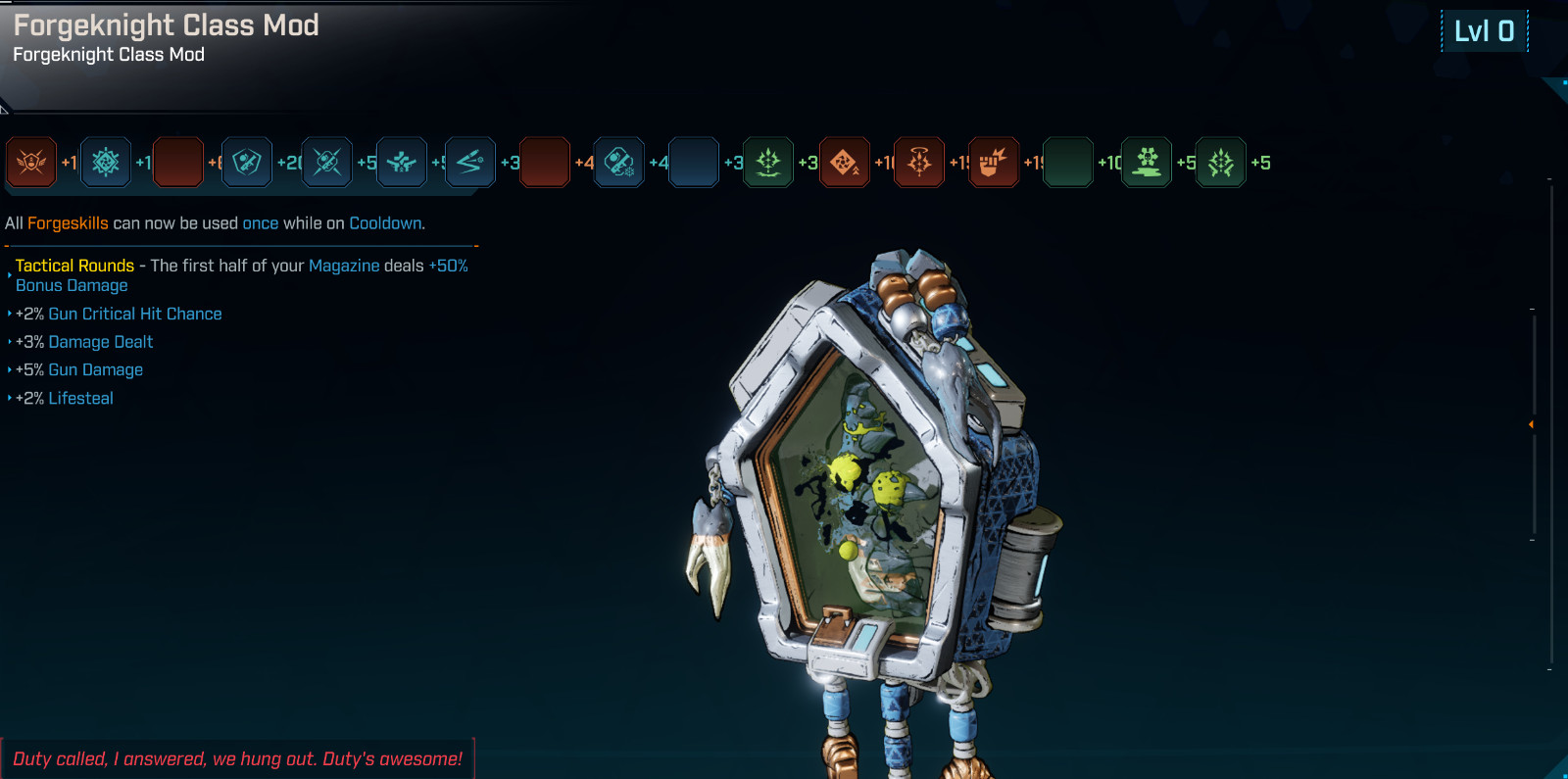The height and width of the screenshot is (779, 1568).
Task: Select the green skull-snowflake puddle icon
Action: click(1147, 163)
